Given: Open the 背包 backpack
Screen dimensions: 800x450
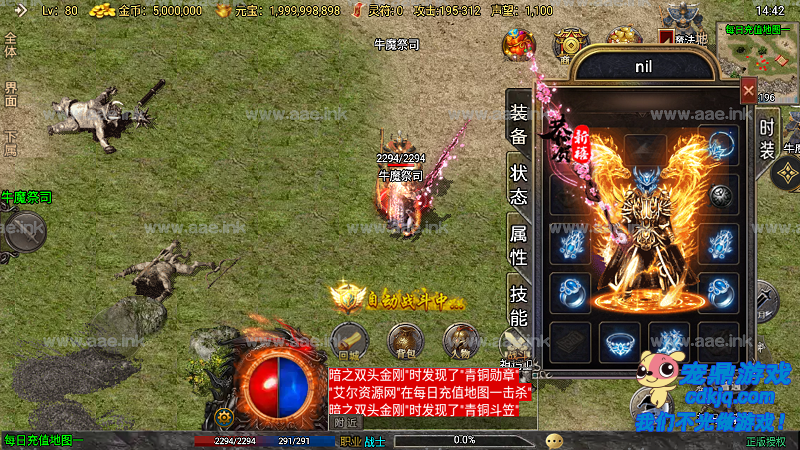Looking at the screenshot, I should pyautogui.click(x=404, y=341).
